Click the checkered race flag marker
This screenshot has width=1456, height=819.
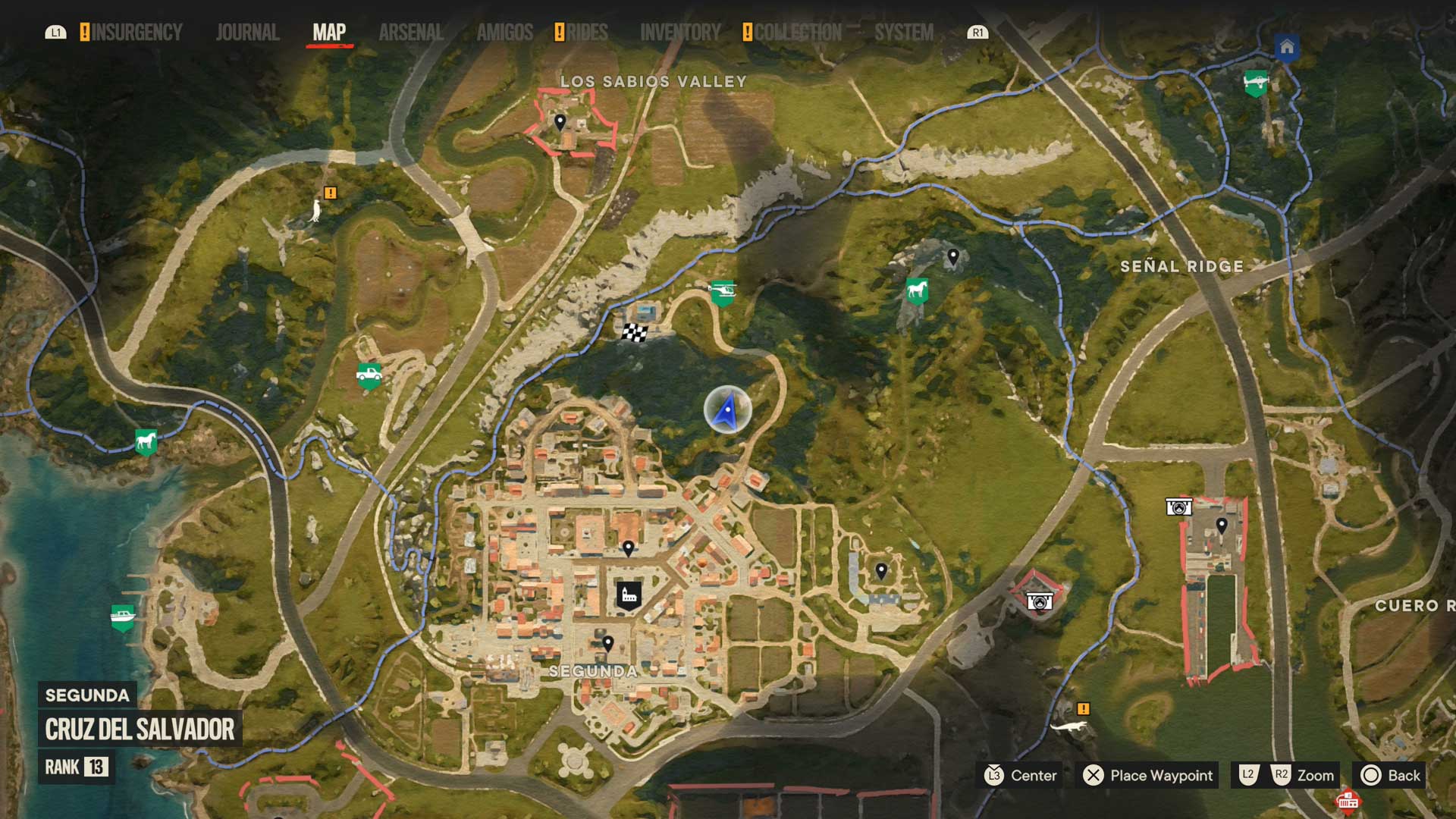click(x=635, y=332)
